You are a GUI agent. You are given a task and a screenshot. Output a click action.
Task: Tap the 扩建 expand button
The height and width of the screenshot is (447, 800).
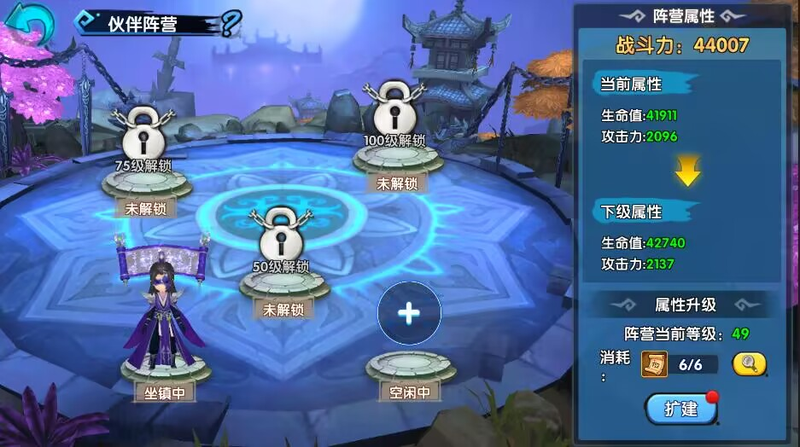[680, 408]
